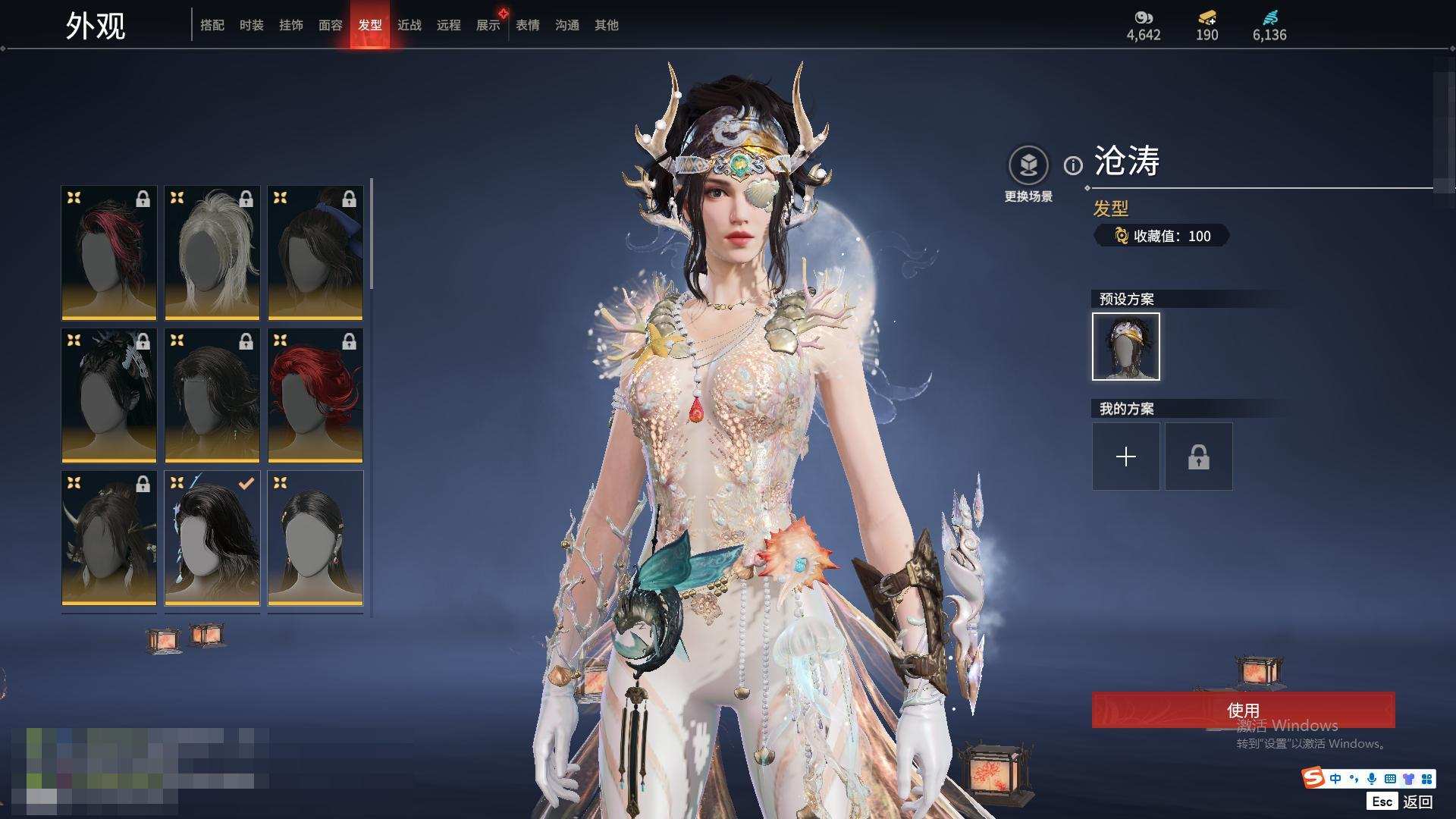Click the red 使用 button
The width and height of the screenshot is (1456, 819).
[x=1243, y=710]
